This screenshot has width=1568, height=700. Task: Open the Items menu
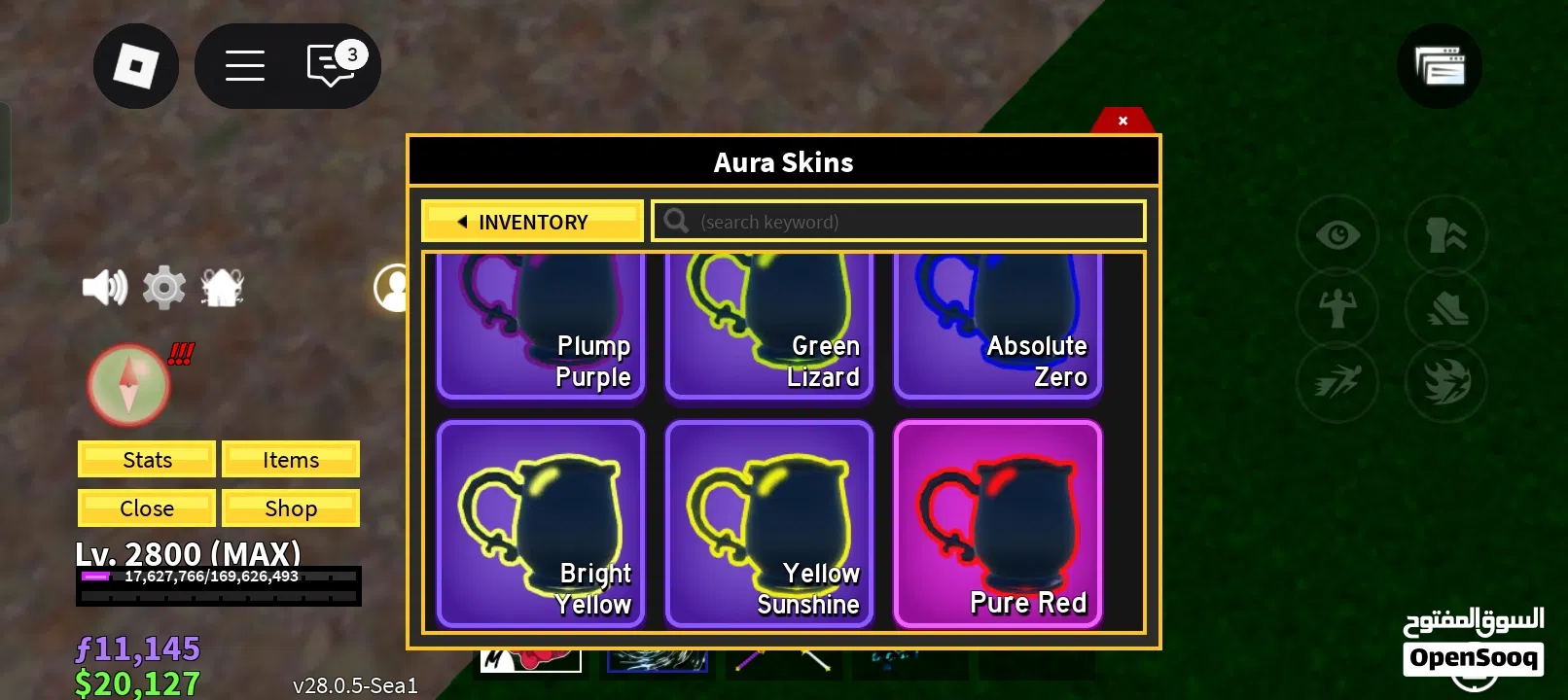pos(291,460)
